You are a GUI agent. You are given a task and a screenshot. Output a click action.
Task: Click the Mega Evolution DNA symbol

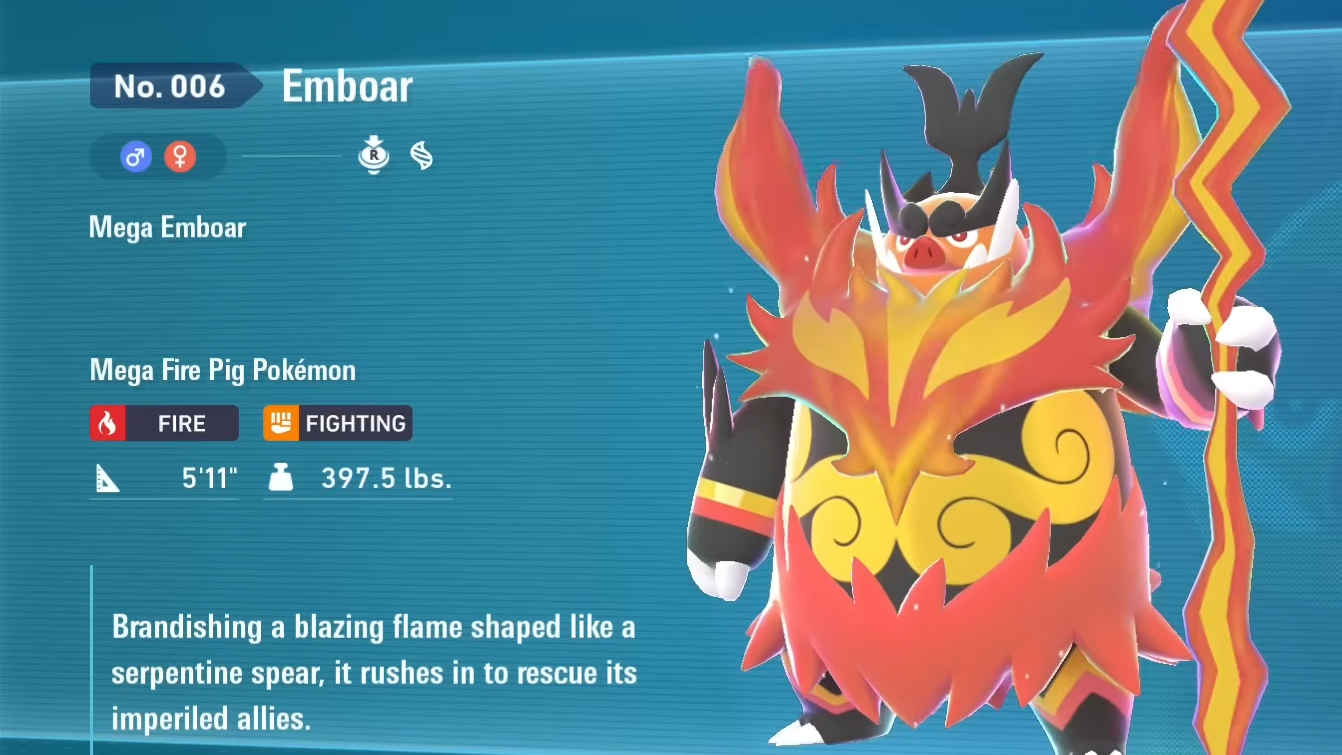(x=422, y=156)
